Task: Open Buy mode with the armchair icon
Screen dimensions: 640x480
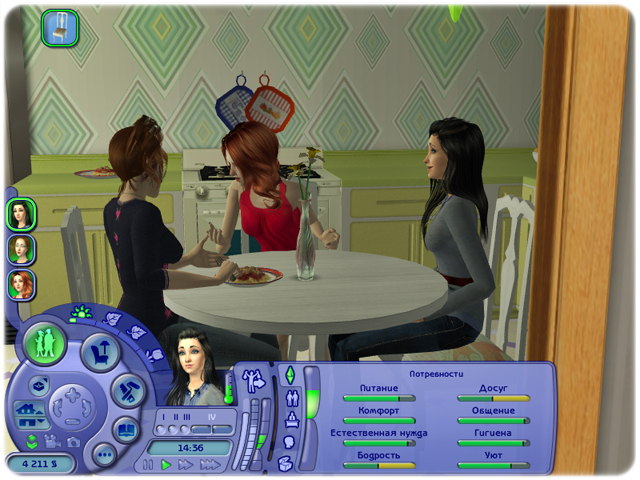Action: [x=101, y=350]
